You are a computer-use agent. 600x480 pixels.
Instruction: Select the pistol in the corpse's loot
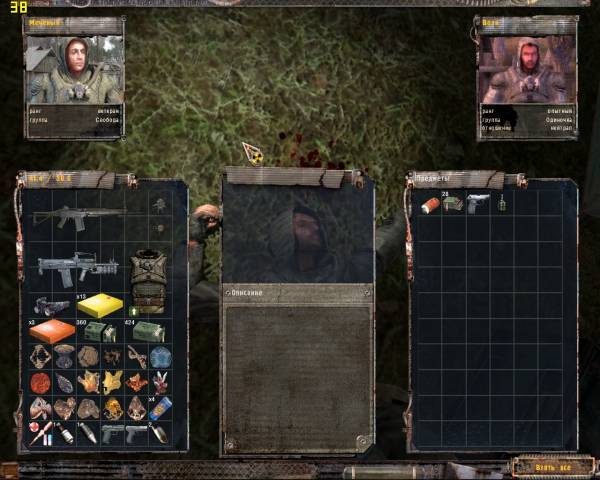(476, 204)
